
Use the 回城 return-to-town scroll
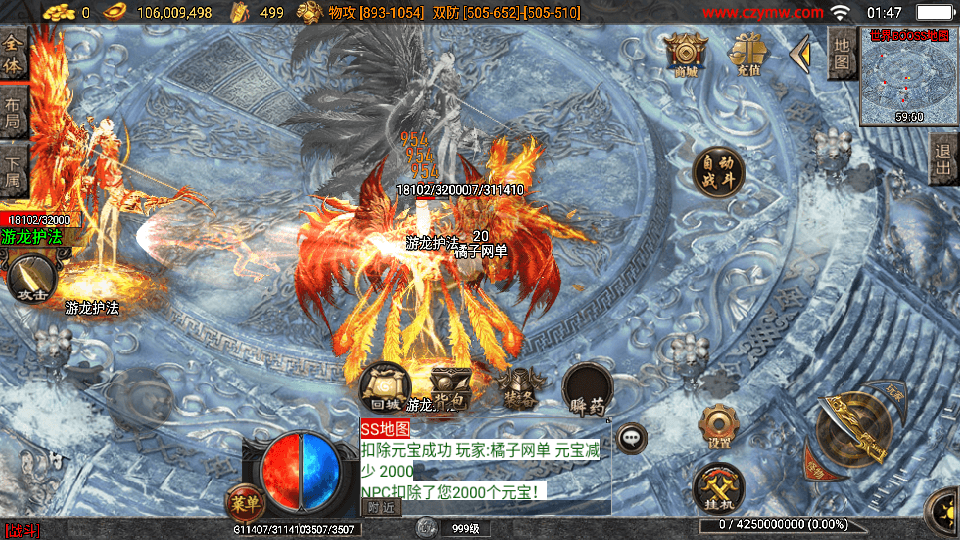tap(386, 389)
